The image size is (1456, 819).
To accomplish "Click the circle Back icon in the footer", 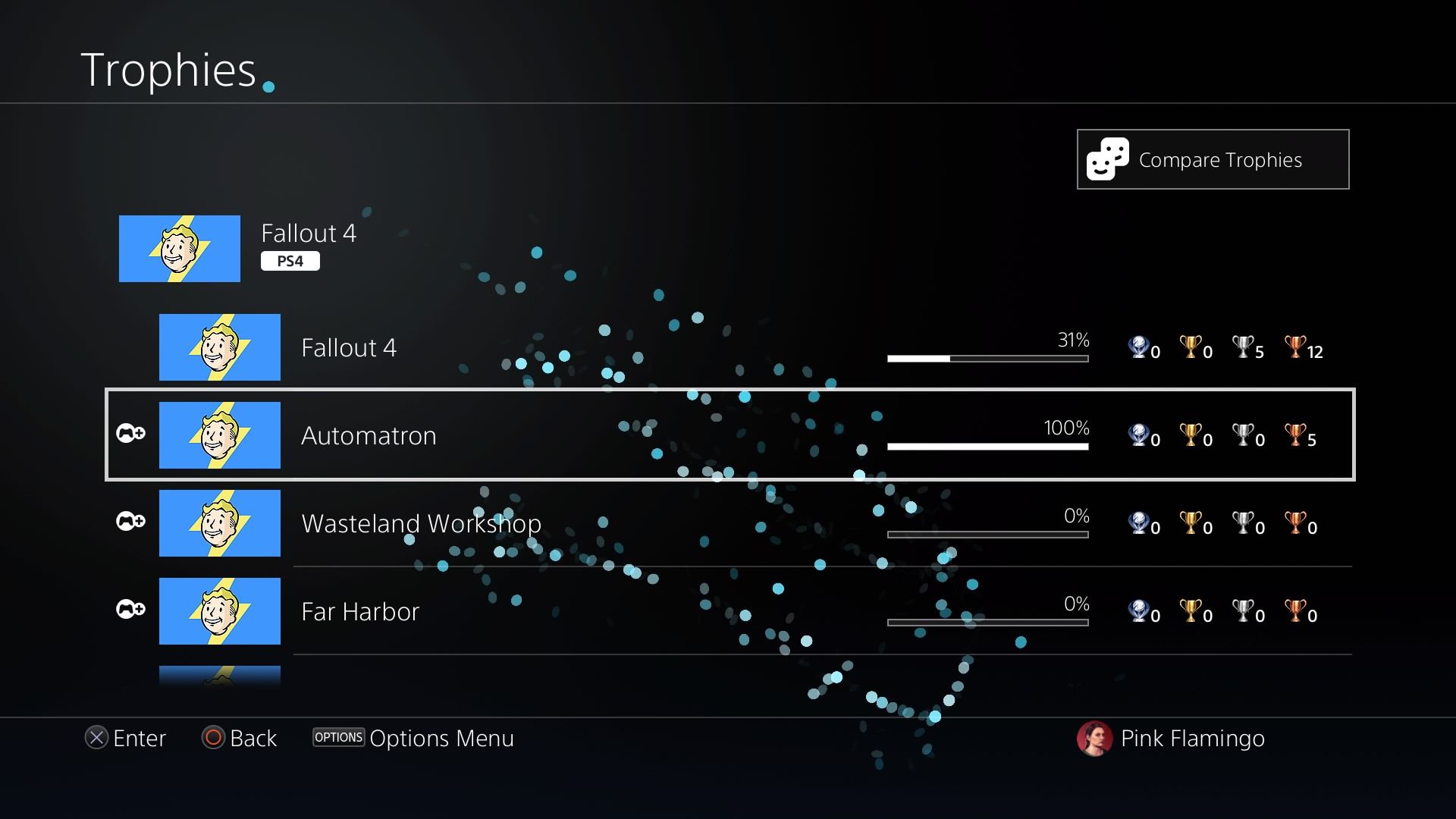I will [215, 738].
